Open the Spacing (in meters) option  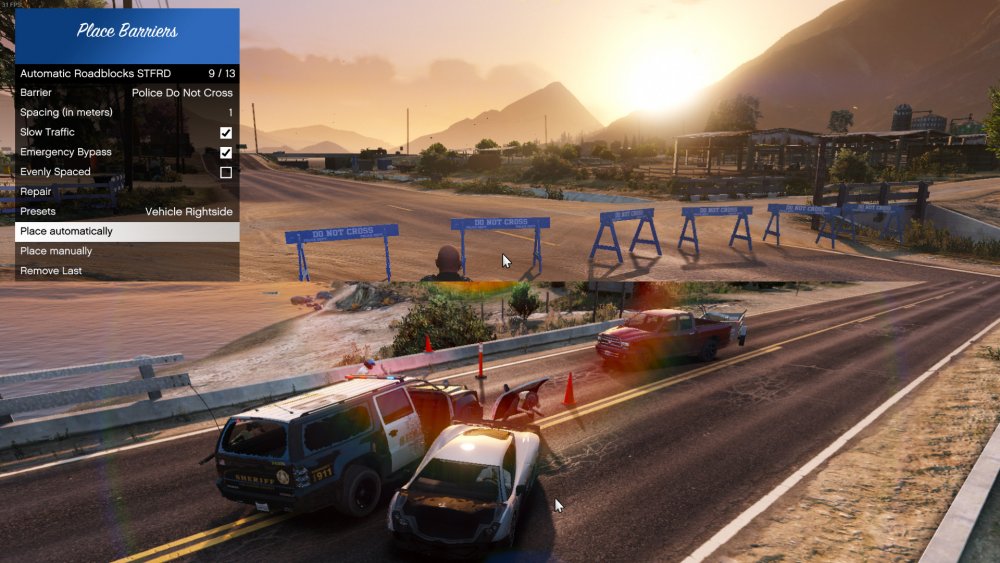click(126, 113)
